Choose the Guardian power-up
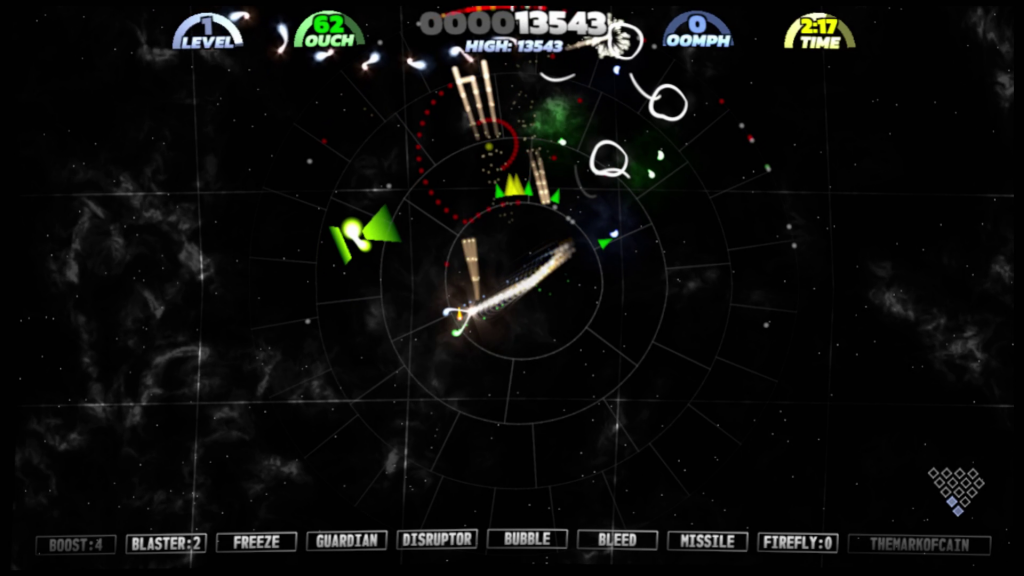 coord(346,541)
